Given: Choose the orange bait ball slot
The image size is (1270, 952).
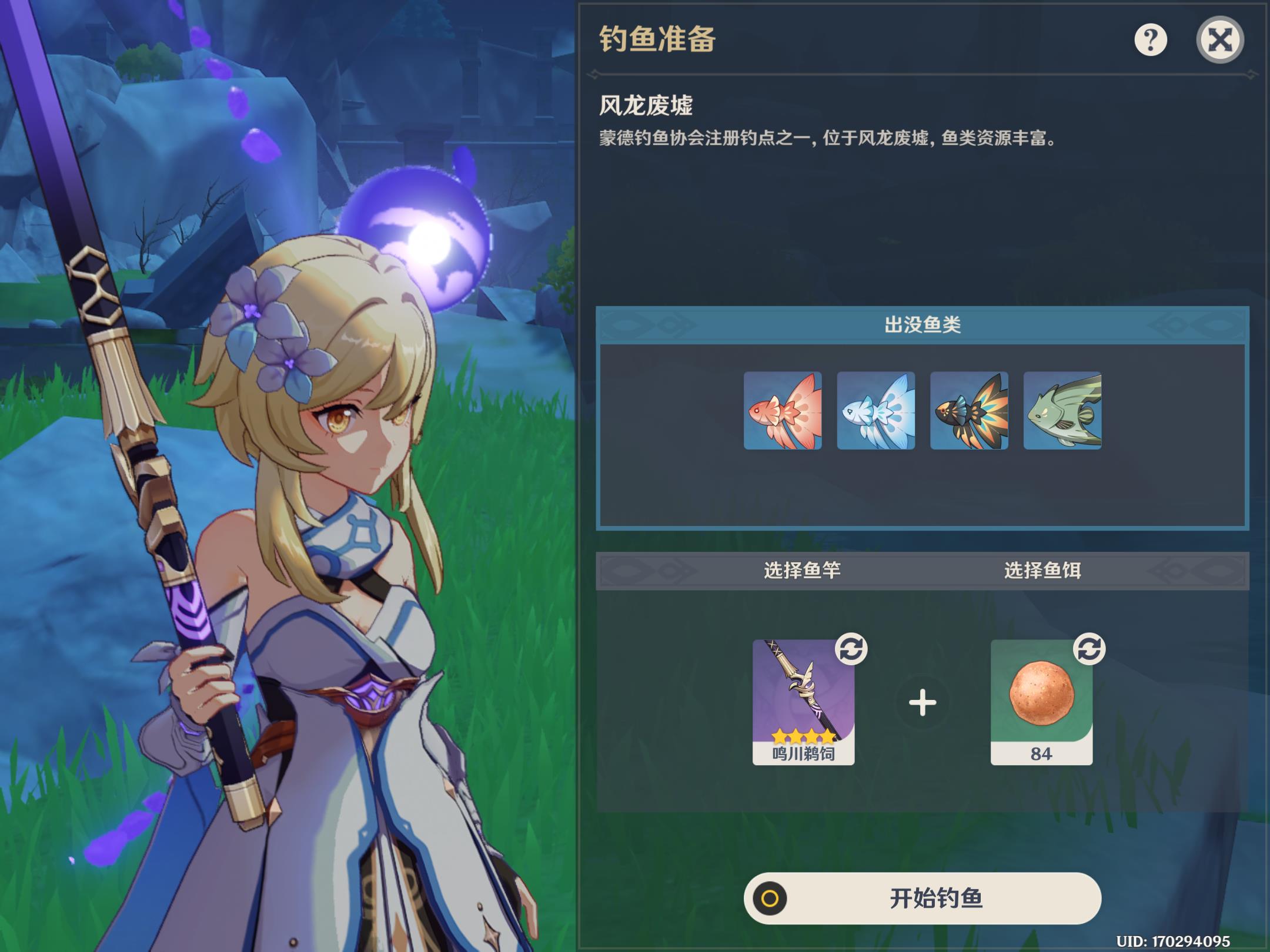Looking at the screenshot, I should point(1041,702).
